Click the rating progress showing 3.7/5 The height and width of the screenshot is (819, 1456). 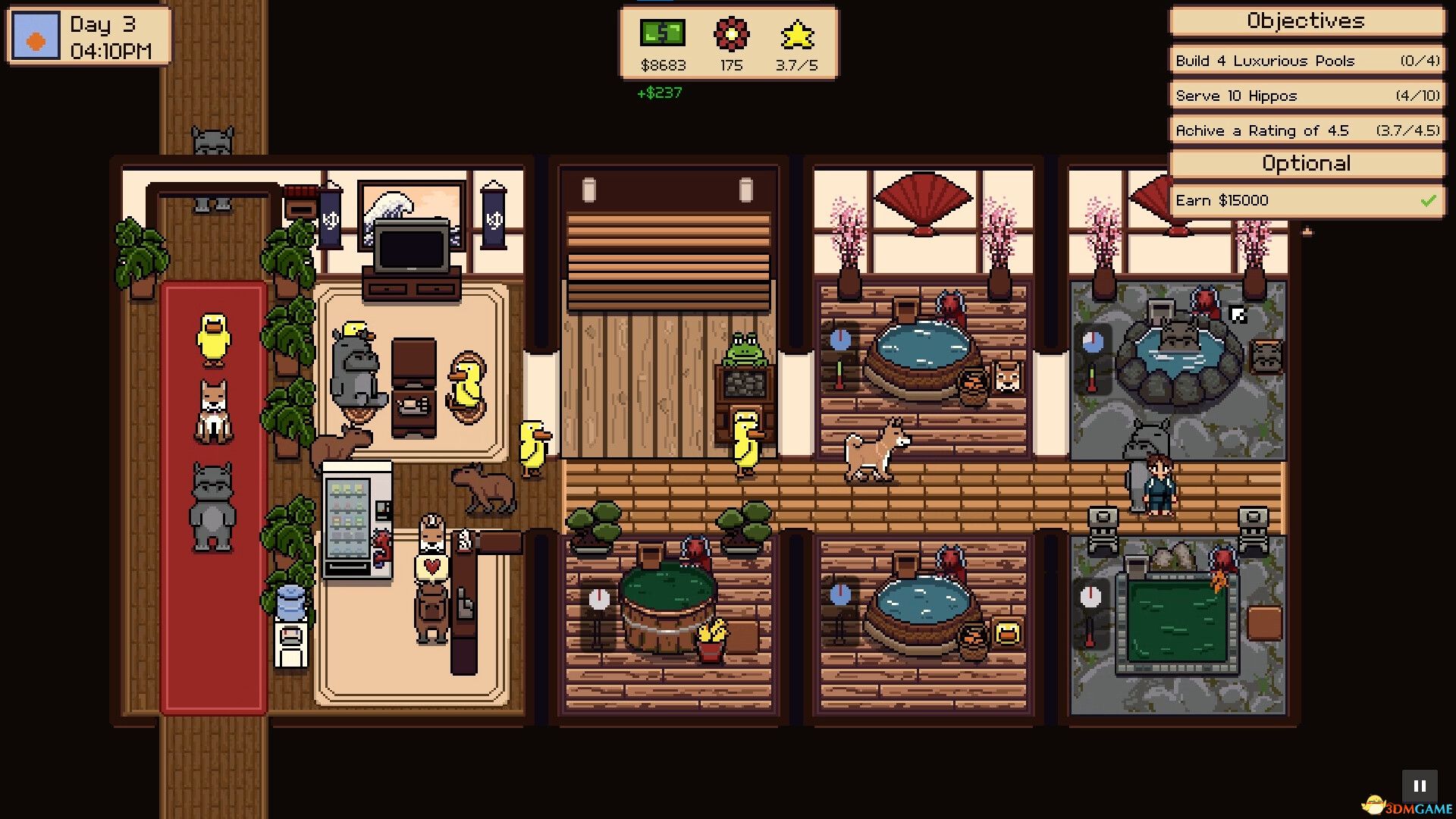coord(795,65)
